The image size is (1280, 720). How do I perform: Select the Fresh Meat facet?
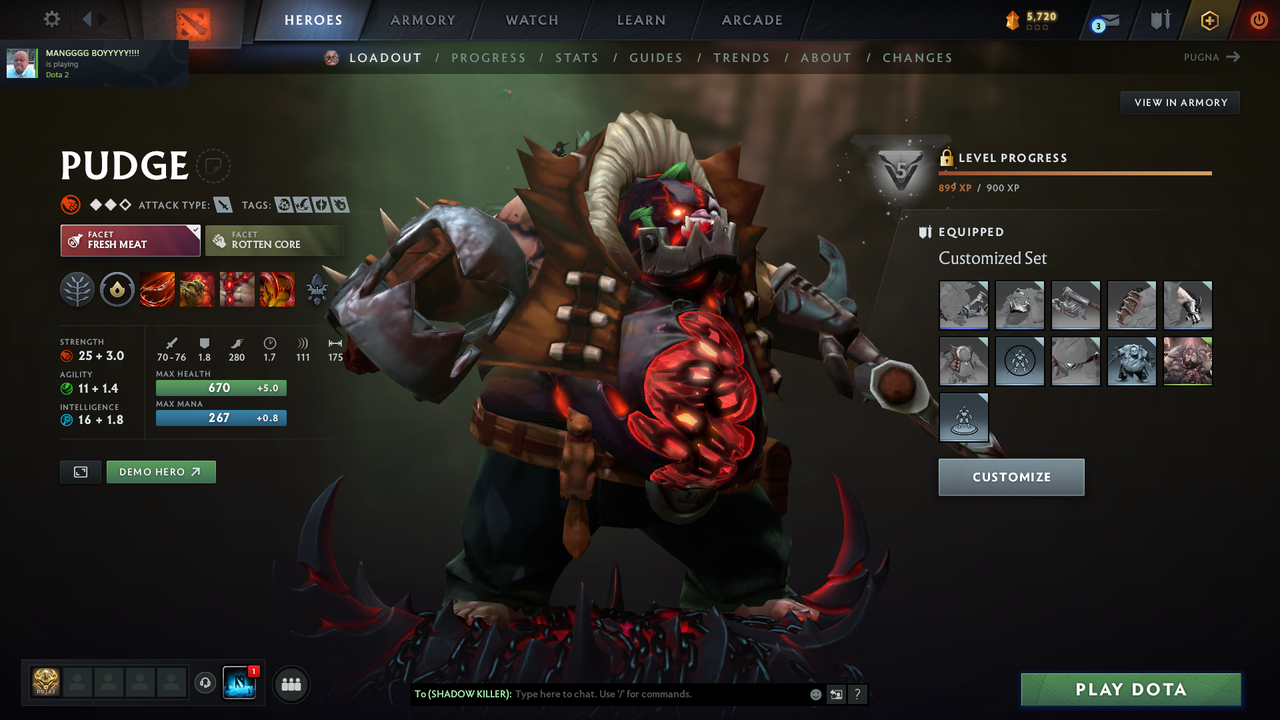click(130, 240)
